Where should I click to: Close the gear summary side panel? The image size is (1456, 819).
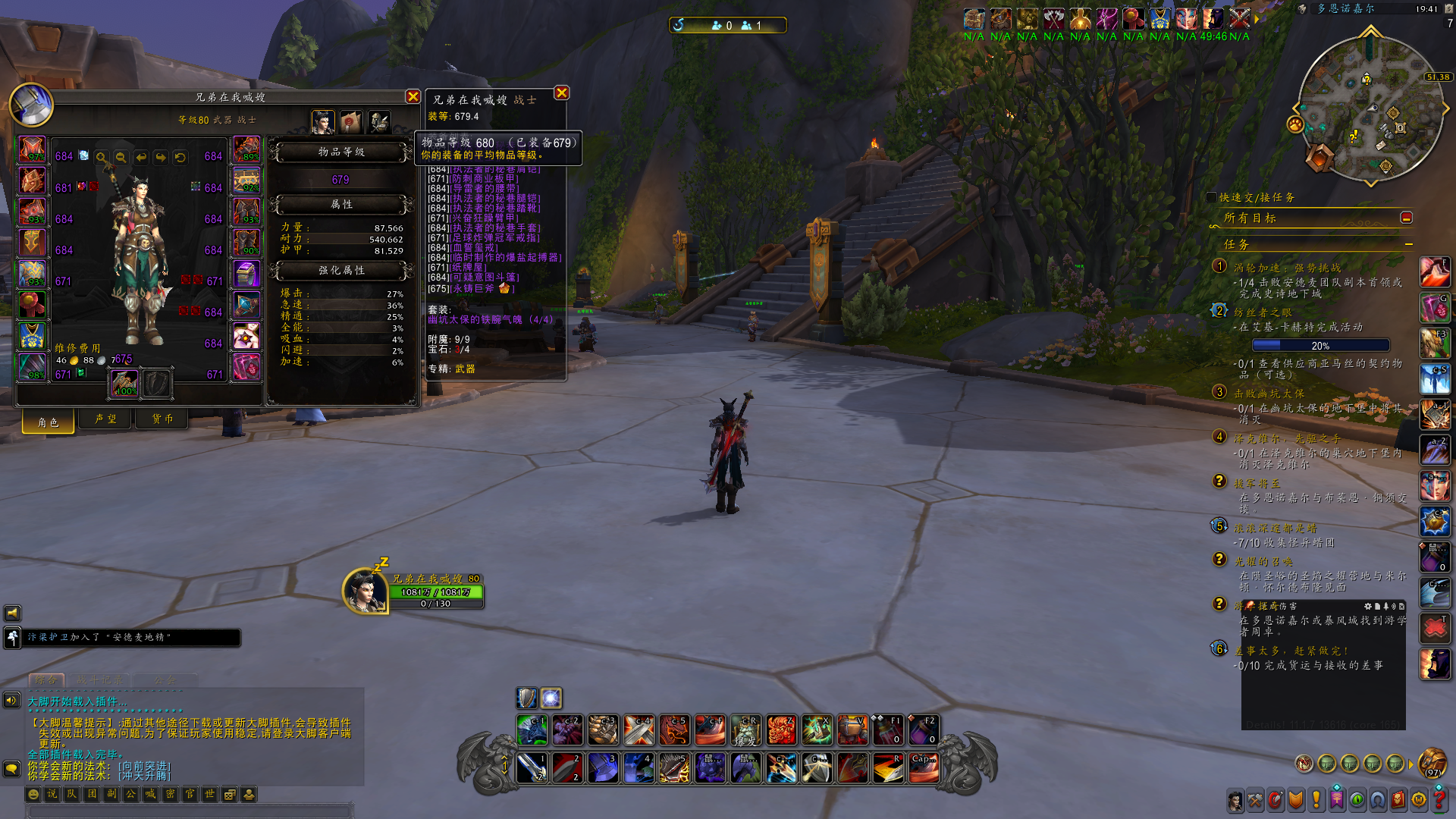click(x=561, y=93)
